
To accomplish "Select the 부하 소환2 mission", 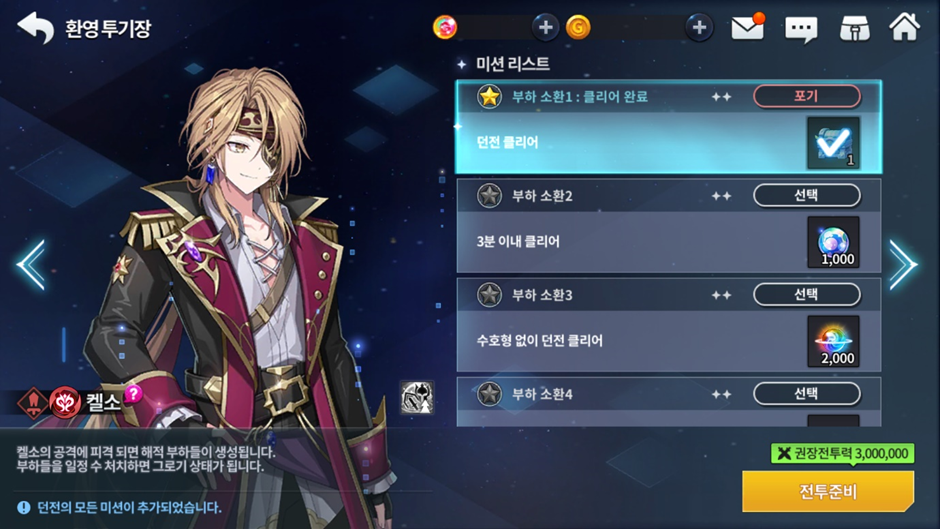I will [x=806, y=195].
